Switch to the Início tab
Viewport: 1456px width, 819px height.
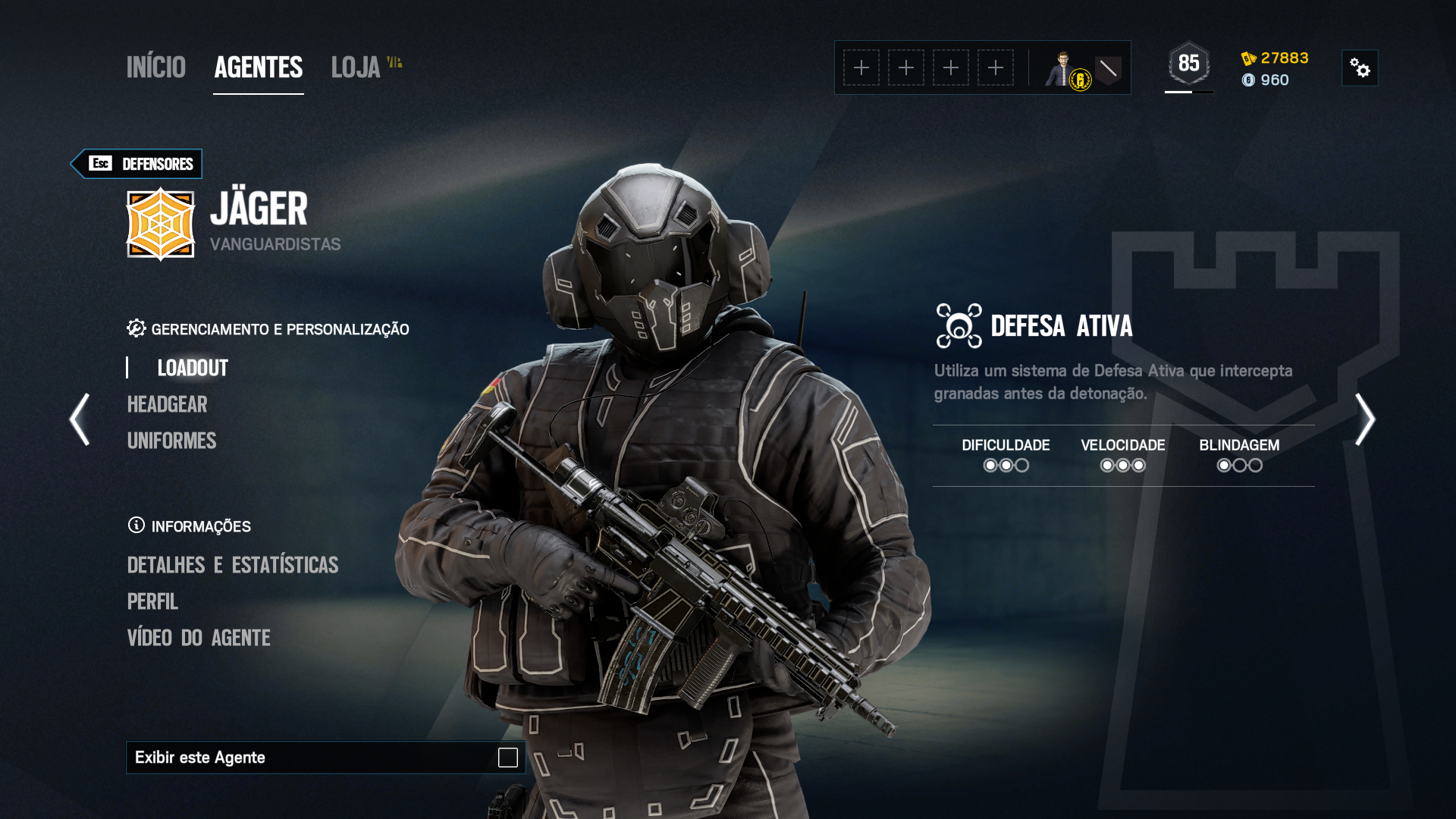(x=155, y=67)
